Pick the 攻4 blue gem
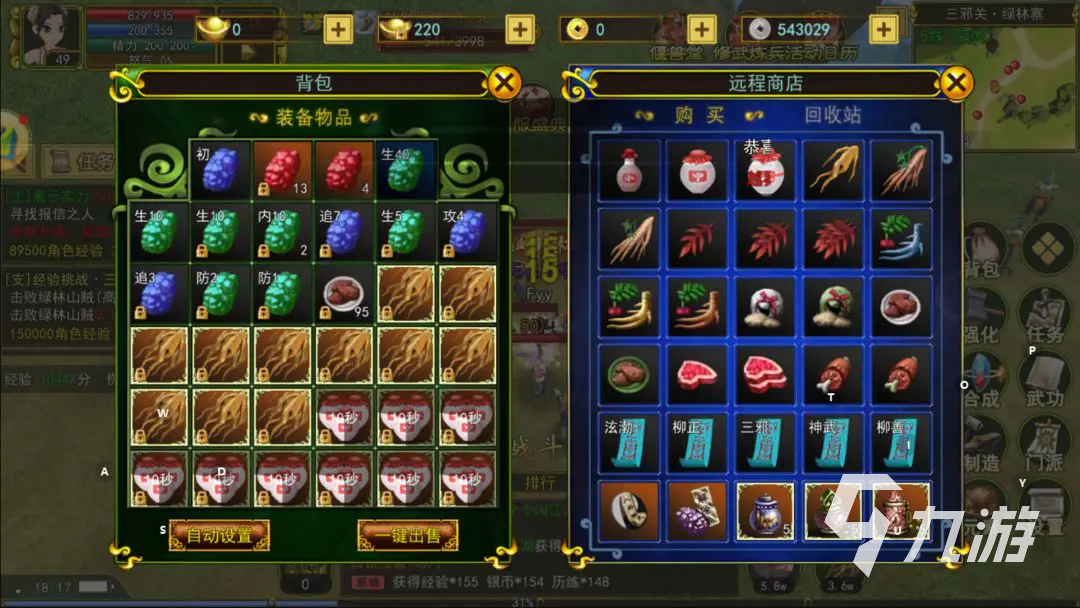The width and height of the screenshot is (1080, 608). coord(468,232)
